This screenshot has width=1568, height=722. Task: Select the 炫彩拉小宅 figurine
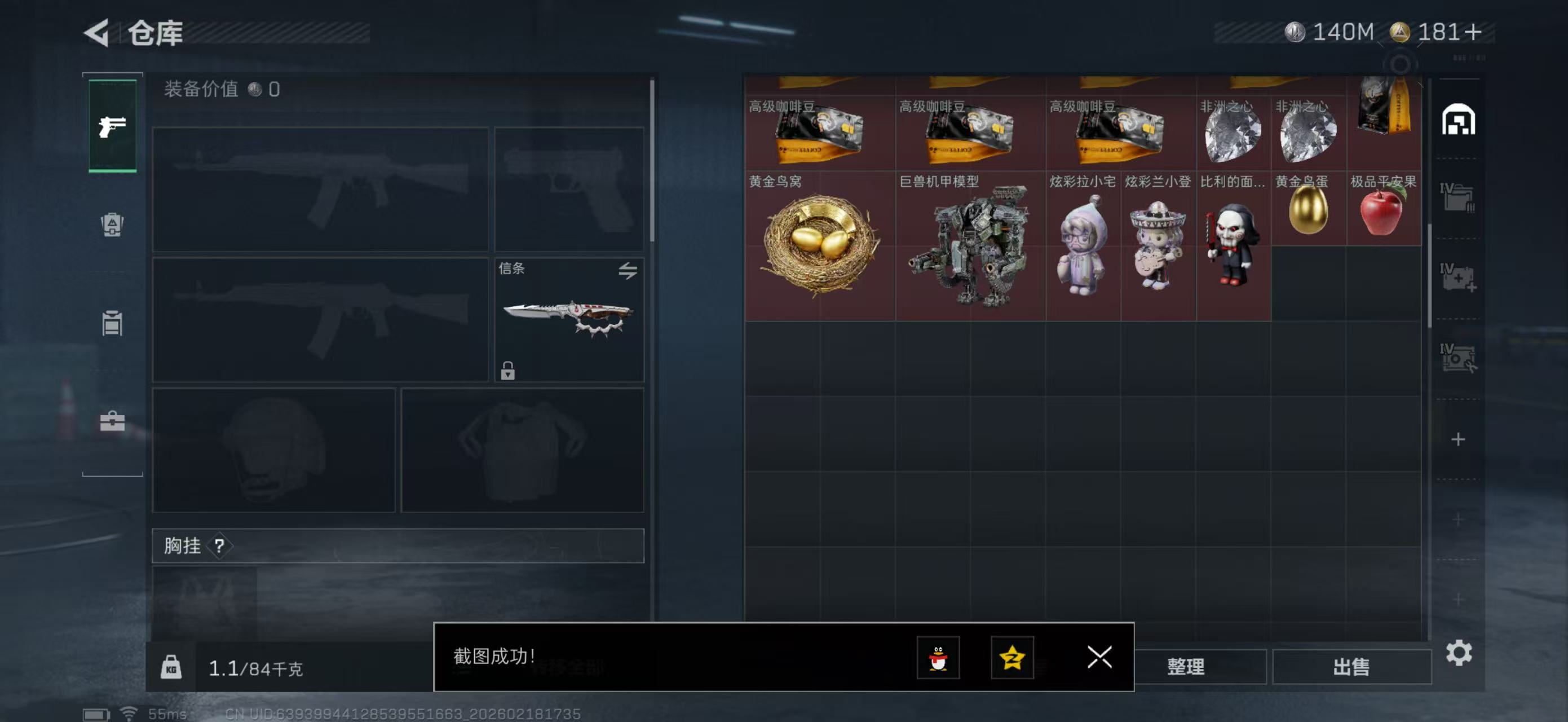1083,245
